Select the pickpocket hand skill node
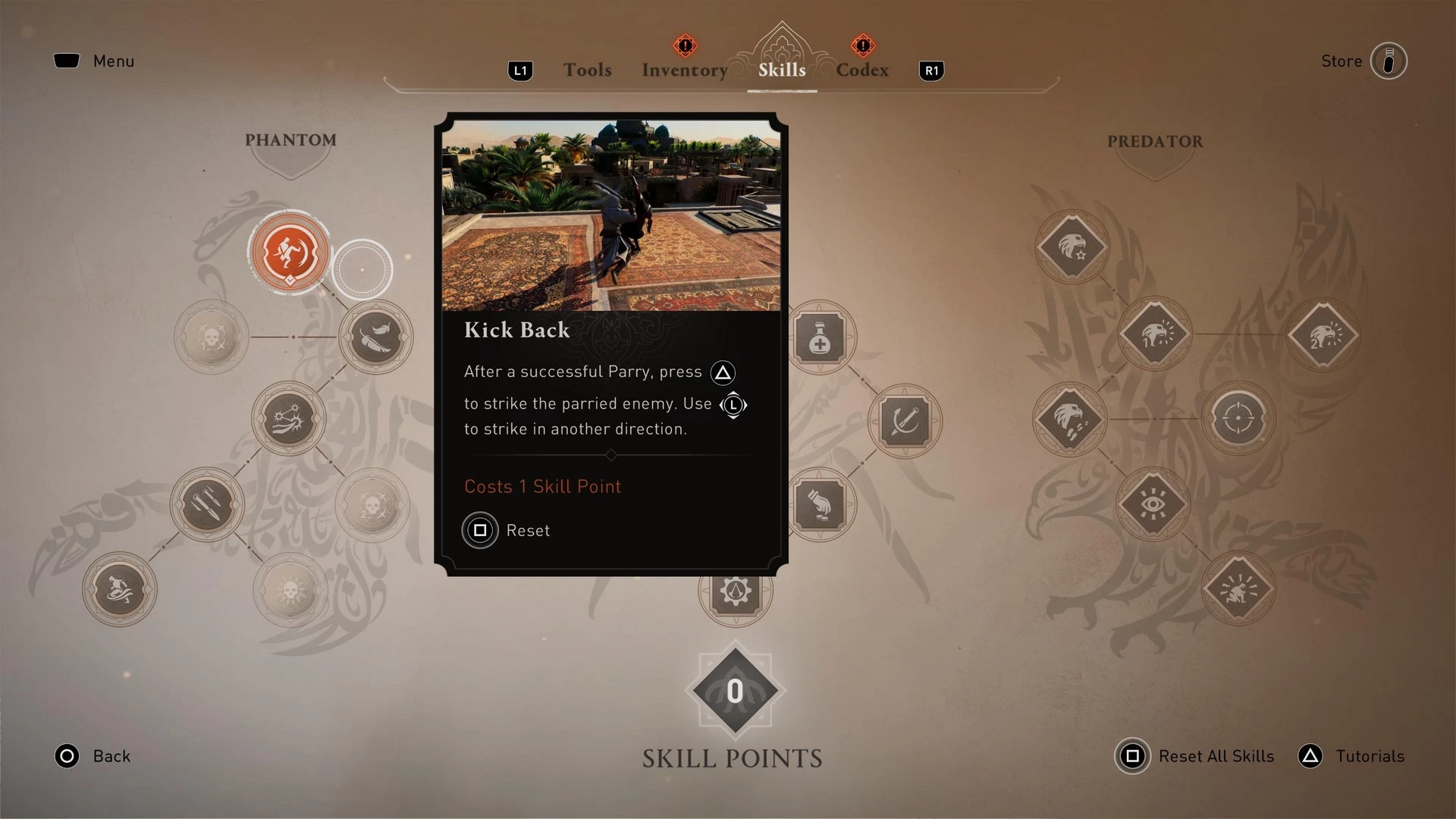The image size is (1456, 819). (x=820, y=504)
